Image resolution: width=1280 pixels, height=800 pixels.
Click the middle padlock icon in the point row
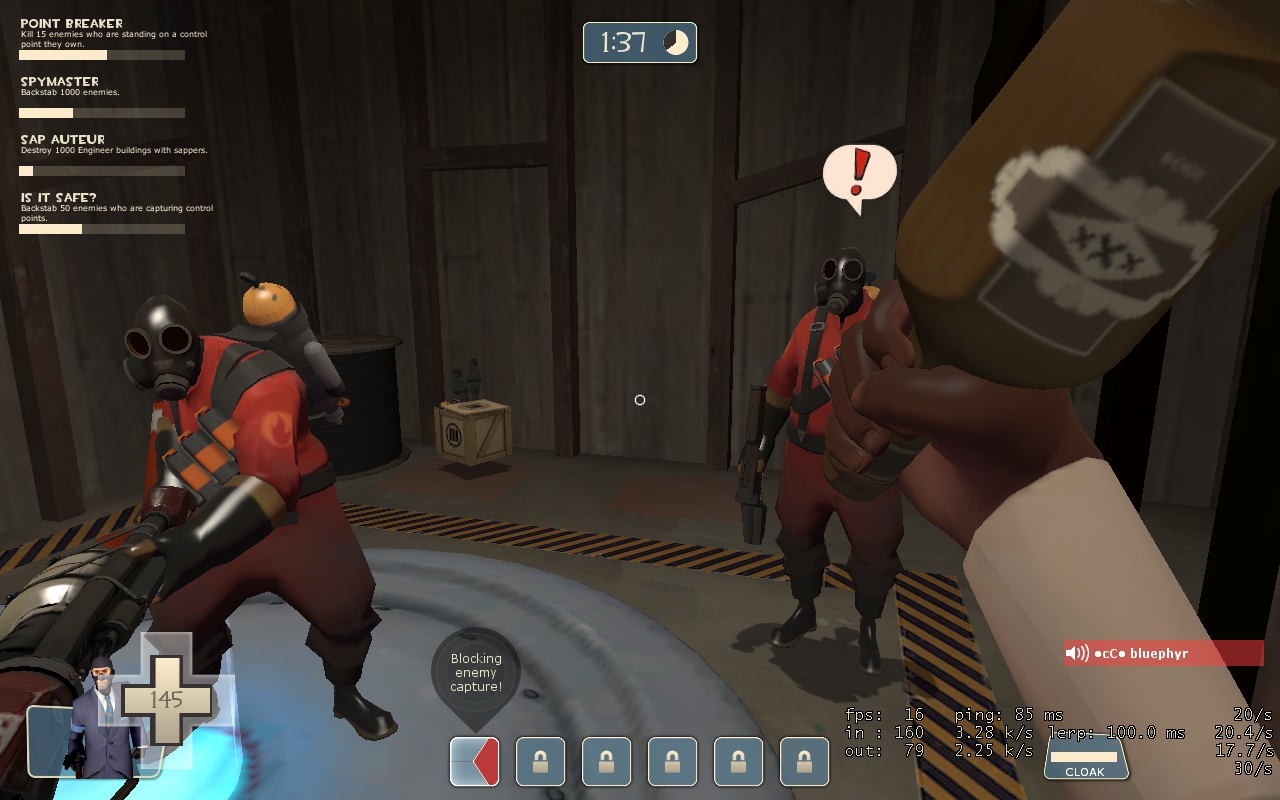tap(672, 761)
